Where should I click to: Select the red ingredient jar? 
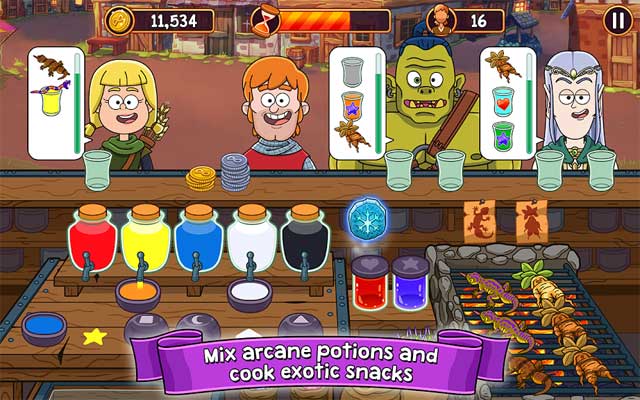point(368,283)
